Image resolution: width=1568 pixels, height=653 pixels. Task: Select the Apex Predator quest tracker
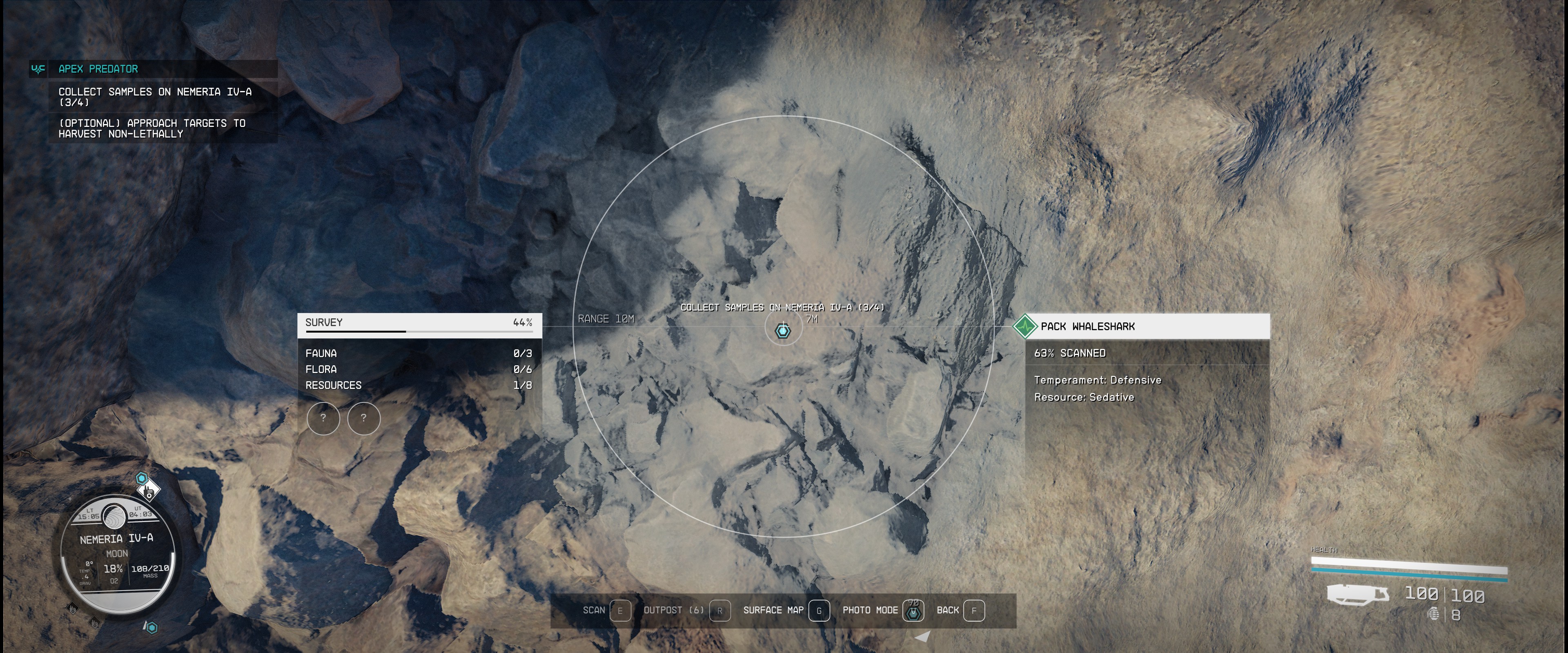click(98, 69)
